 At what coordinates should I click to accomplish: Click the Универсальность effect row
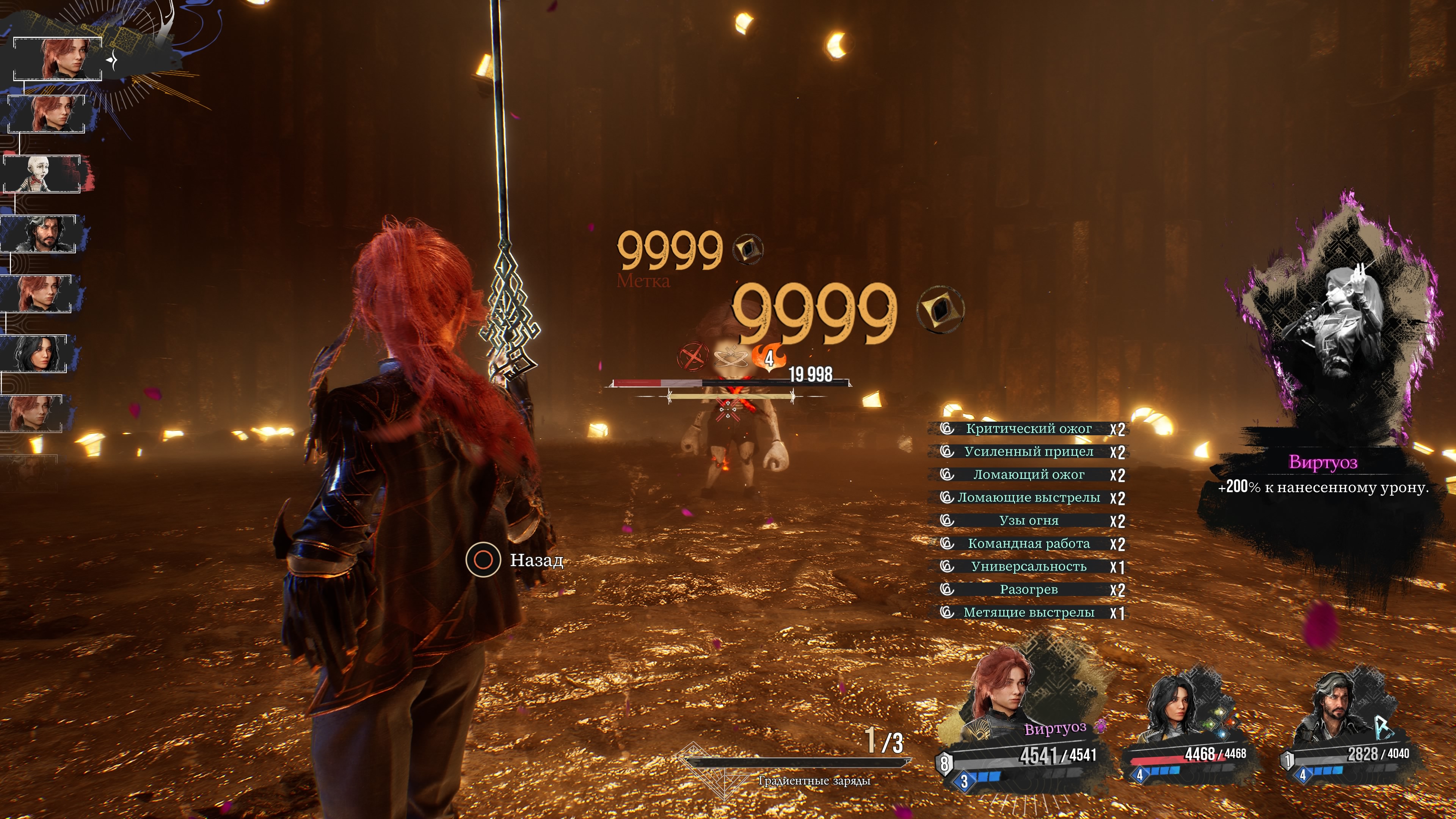pyautogui.click(x=1028, y=566)
